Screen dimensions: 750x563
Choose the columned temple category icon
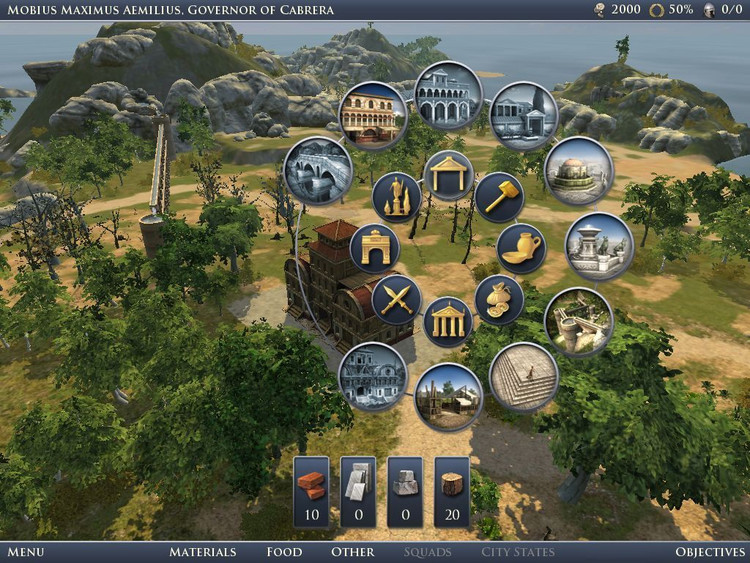tap(448, 322)
